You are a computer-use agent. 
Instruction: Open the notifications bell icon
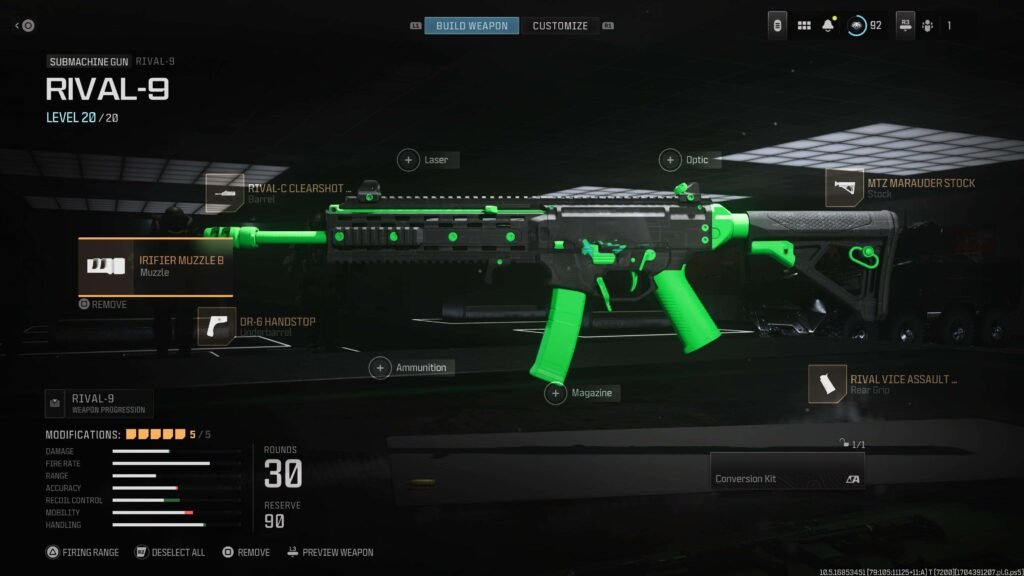coord(828,25)
